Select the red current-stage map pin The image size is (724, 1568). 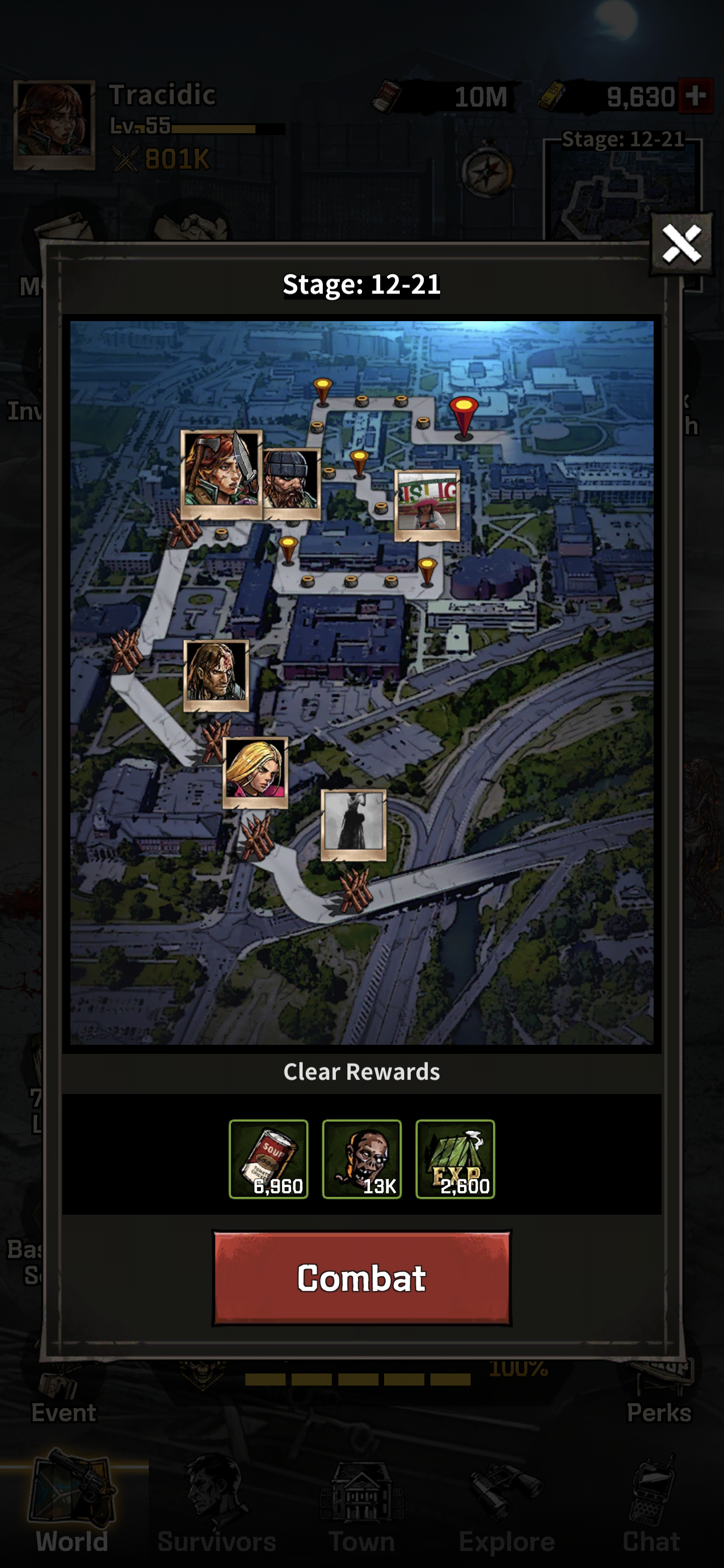464,415
